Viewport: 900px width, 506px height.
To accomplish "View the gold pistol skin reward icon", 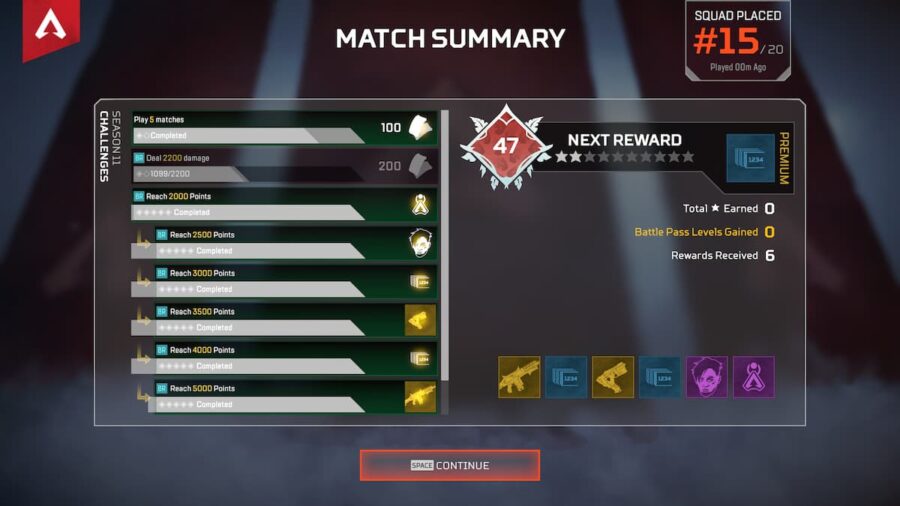I will [612, 377].
